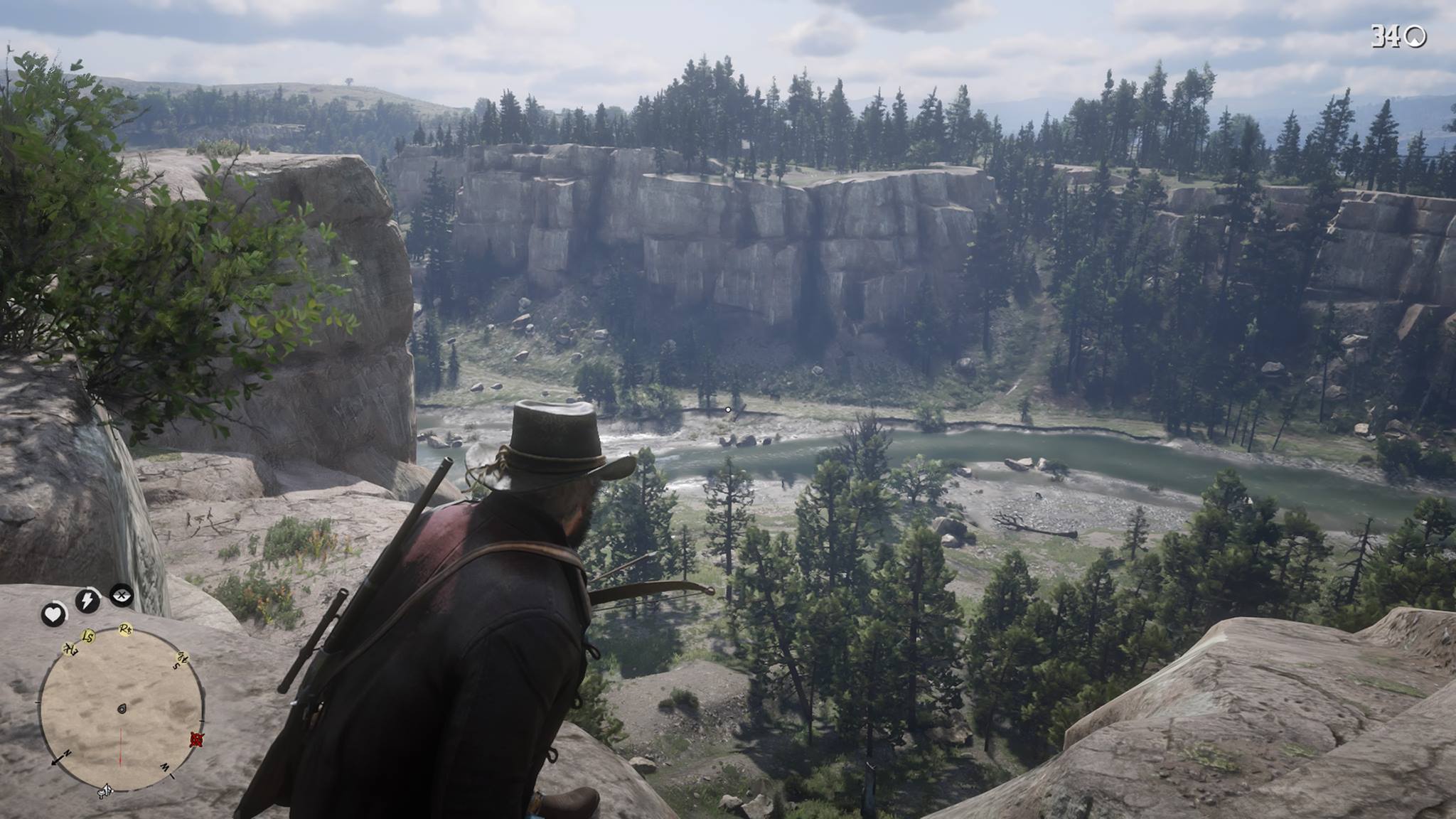Click the red marker on the minimap rim
The height and width of the screenshot is (819, 1456).
(197, 739)
